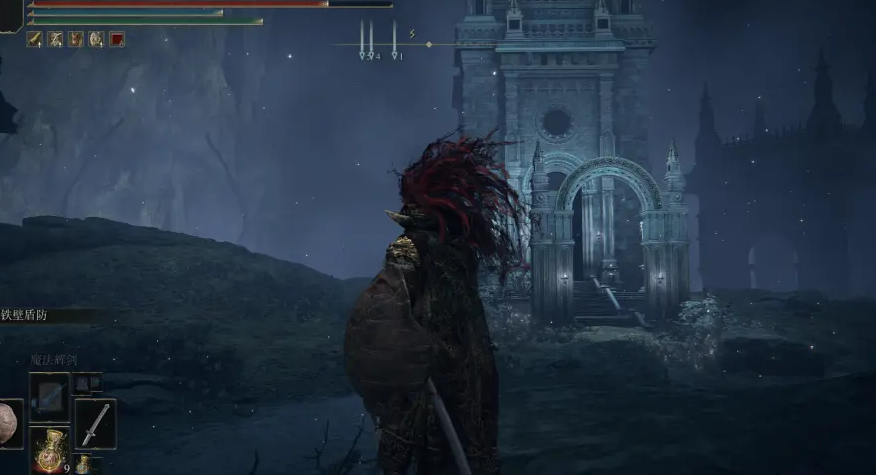Use the golden crimson flask quick item
The image size is (876, 475).
tap(49, 449)
